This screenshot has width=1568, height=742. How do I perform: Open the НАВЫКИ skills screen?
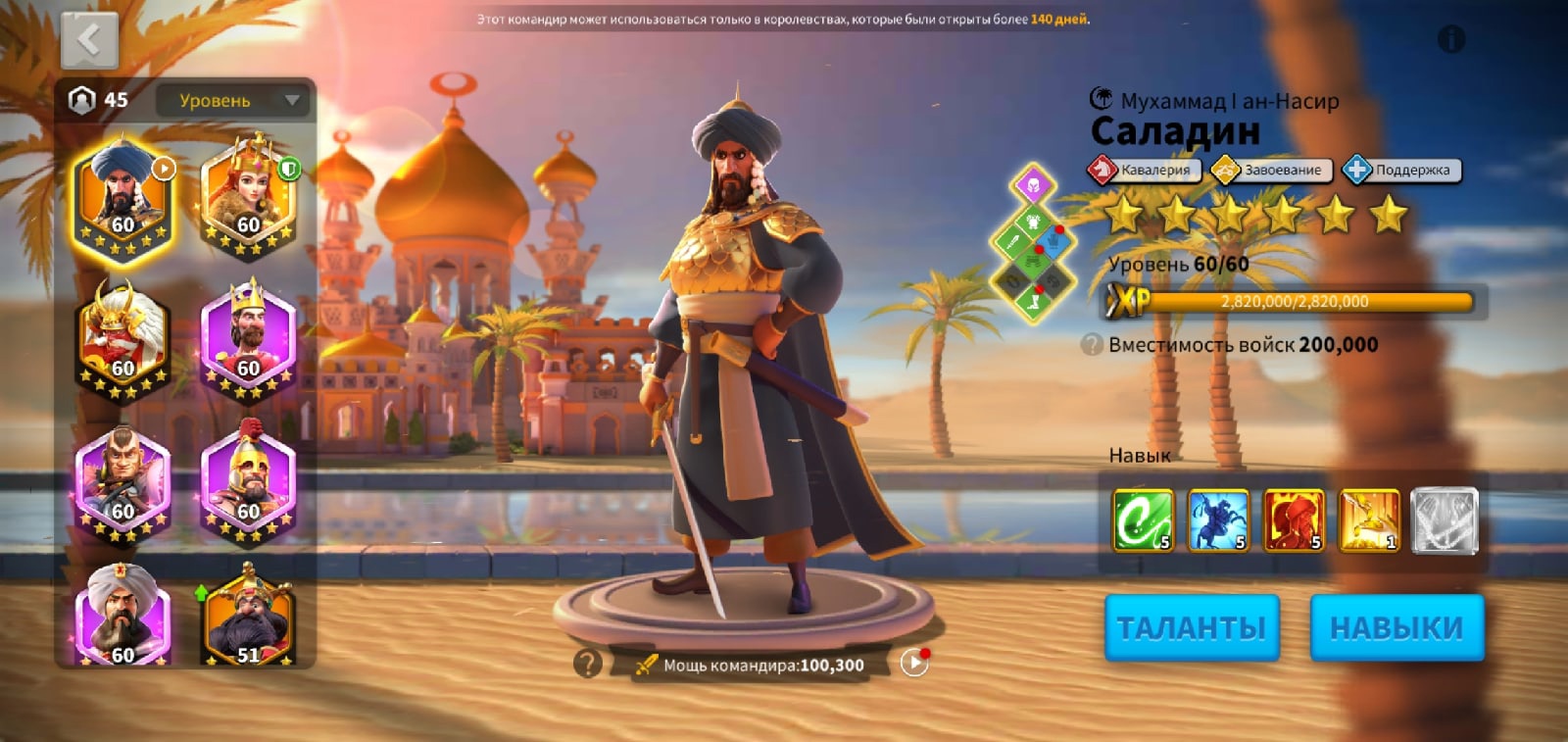pyautogui.click(x=1396, y=627)
